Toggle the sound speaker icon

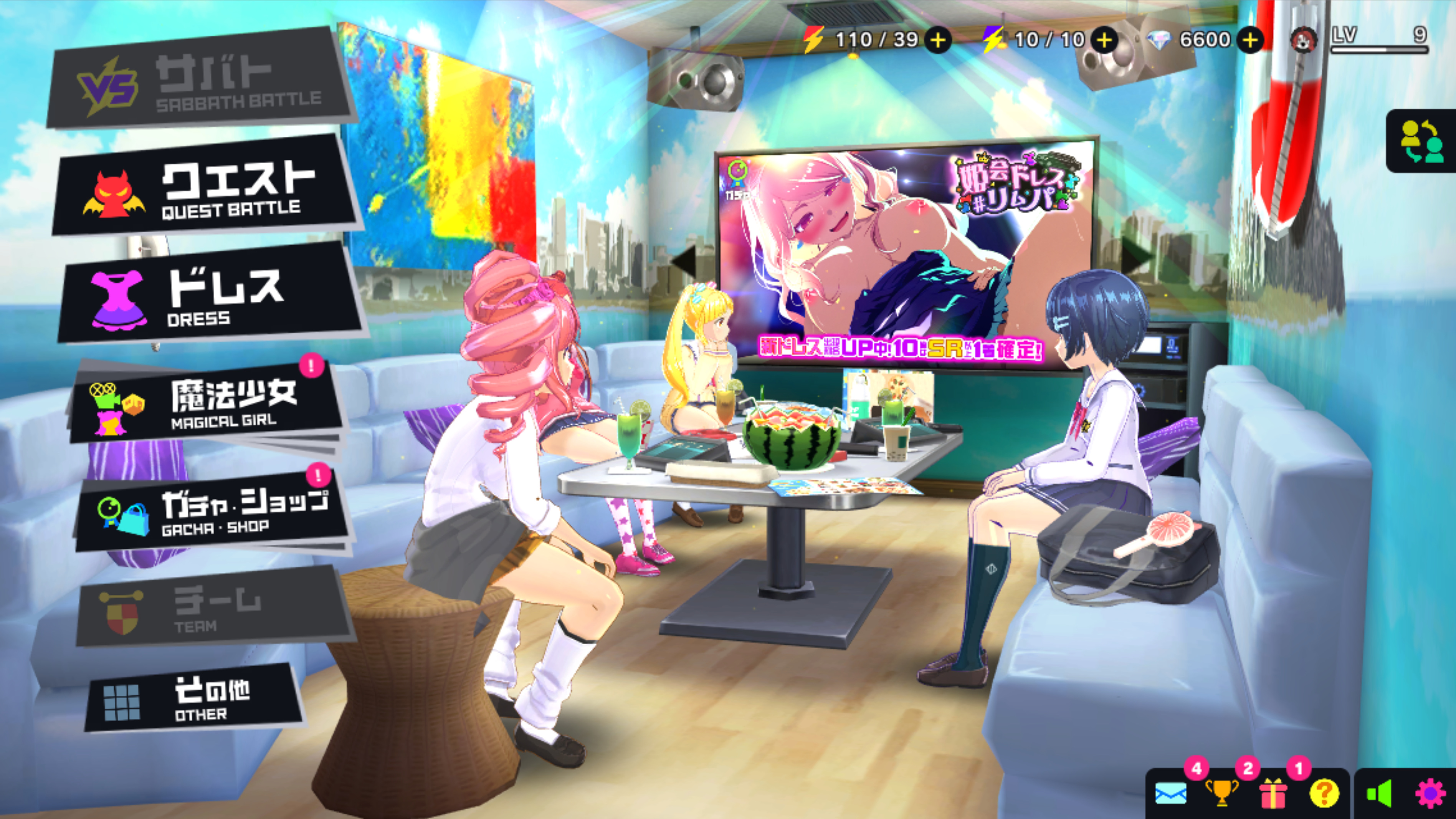click(1378, 794)
